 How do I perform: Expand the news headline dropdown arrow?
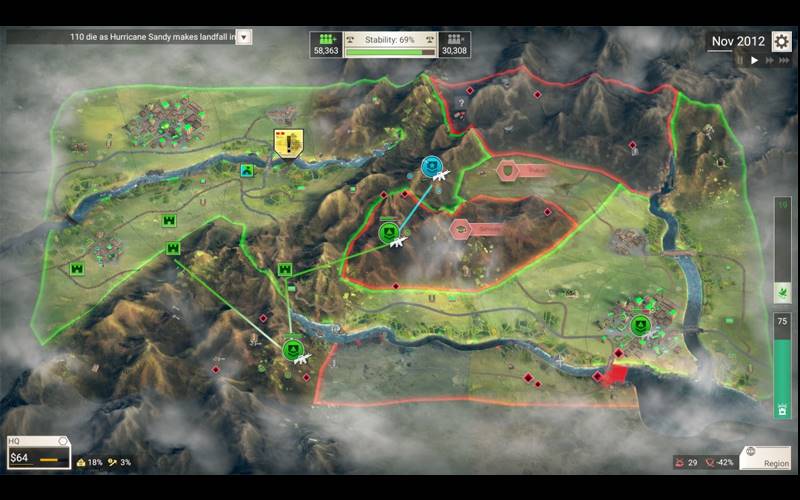[244, 37]
